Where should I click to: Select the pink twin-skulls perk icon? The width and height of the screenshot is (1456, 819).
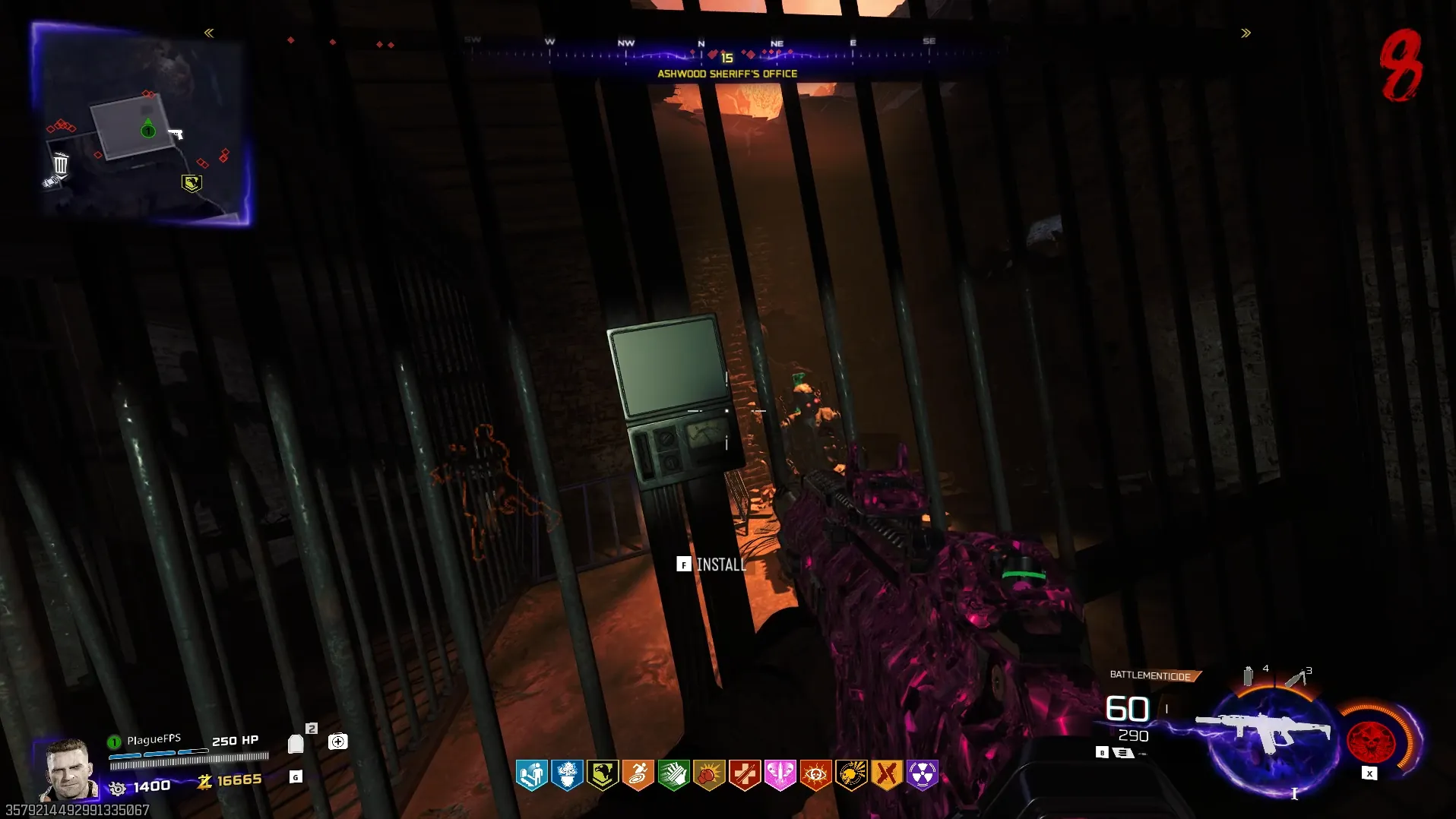coord(780,775)
